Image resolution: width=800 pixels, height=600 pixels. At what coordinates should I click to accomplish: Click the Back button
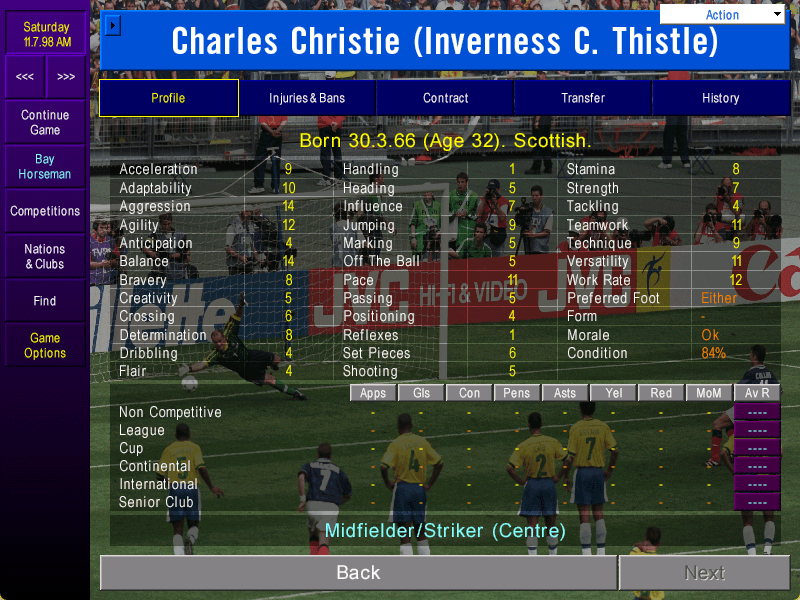click(x=358, y=573)
